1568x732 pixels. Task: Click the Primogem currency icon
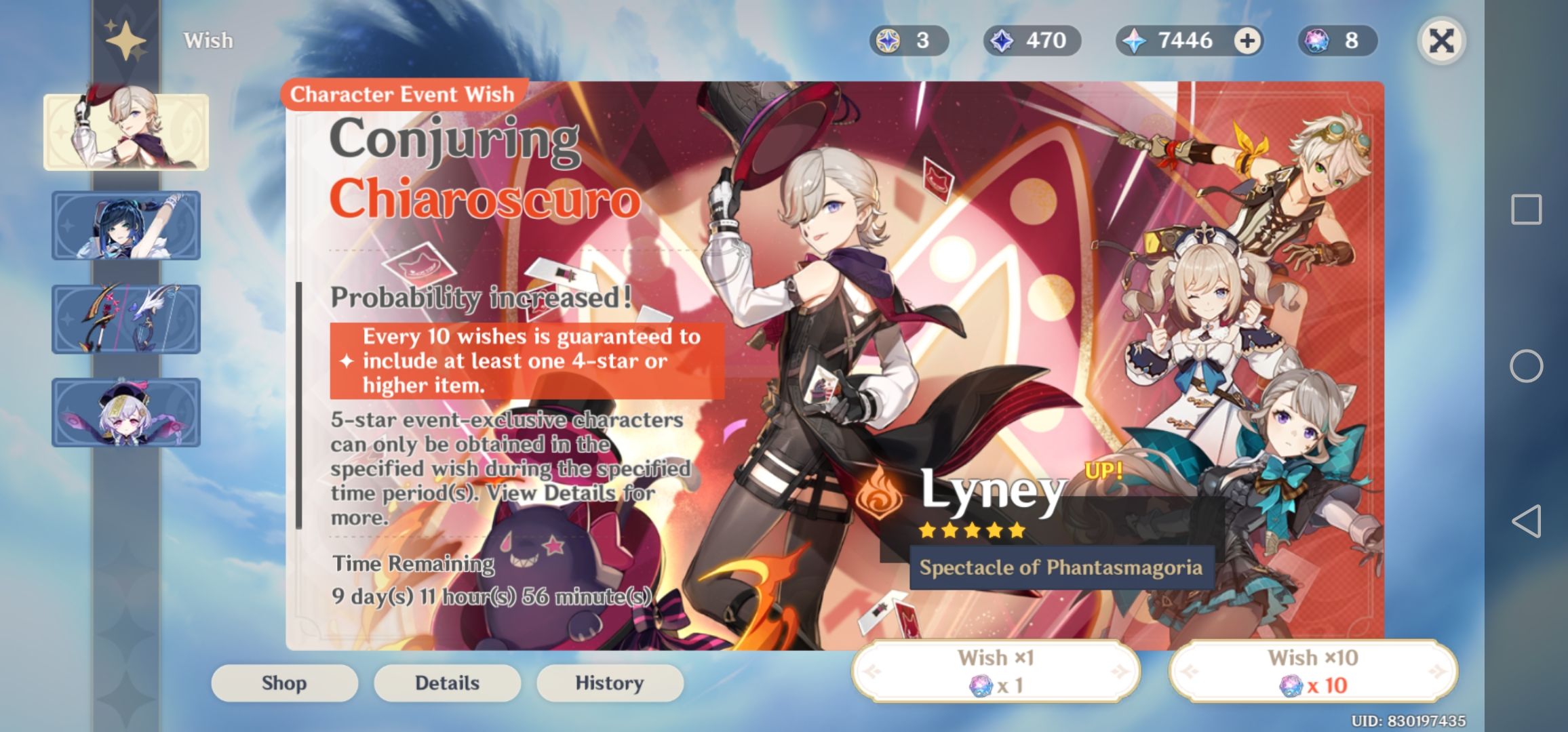pyautogui.click(x=1133, y=41)
